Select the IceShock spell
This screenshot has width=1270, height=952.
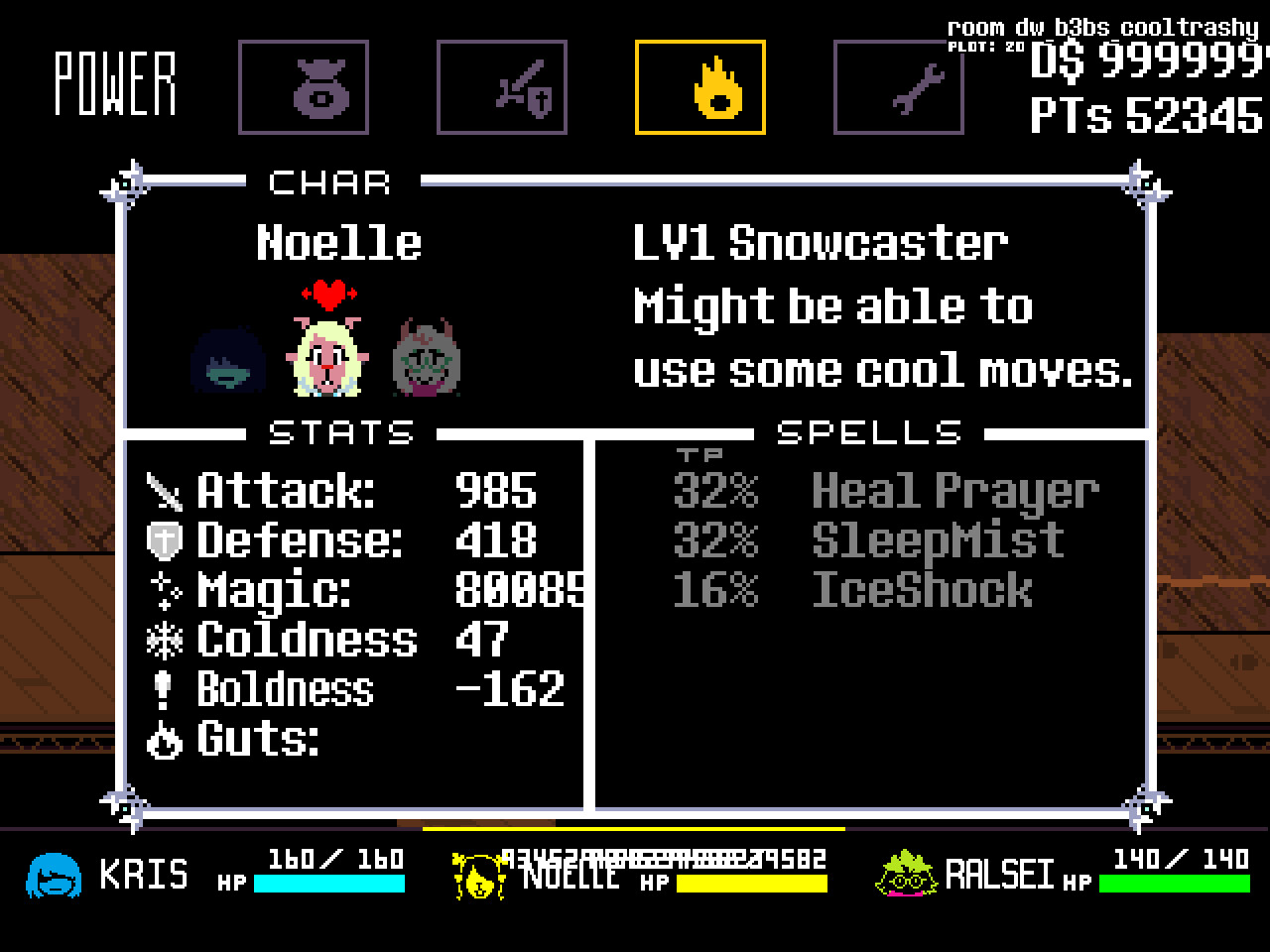[x=921, y=591]
